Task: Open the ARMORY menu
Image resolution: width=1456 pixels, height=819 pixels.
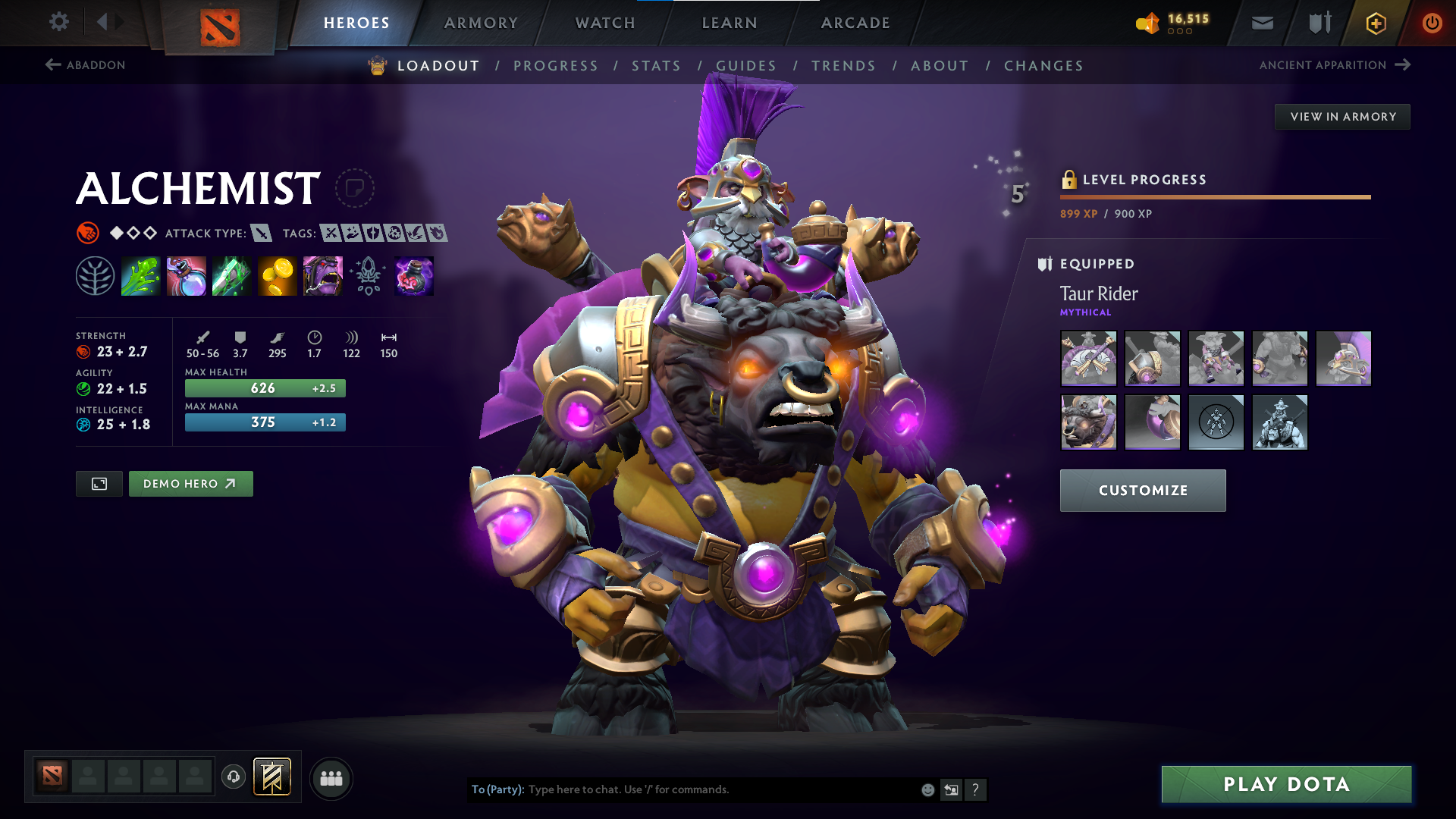Action: click(481, 23)
